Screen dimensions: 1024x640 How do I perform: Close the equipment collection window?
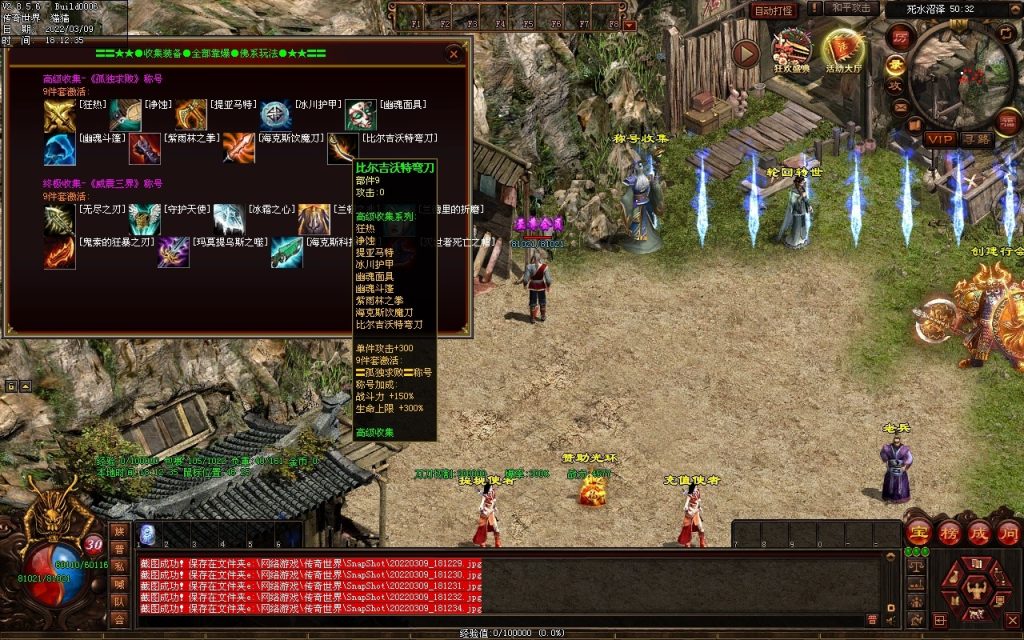point(454,54)
